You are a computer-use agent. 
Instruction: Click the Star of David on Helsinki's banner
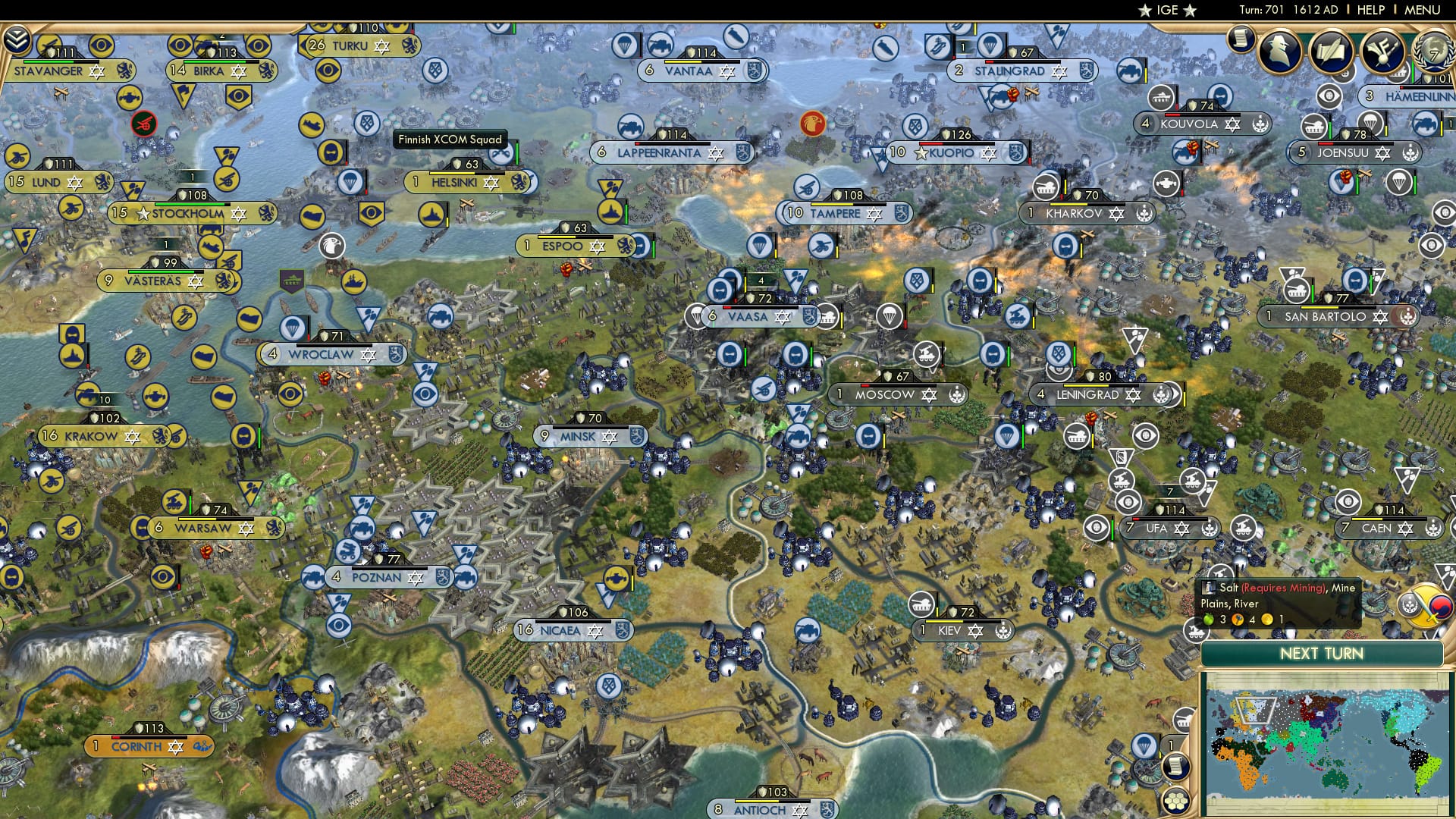point(491,182)
